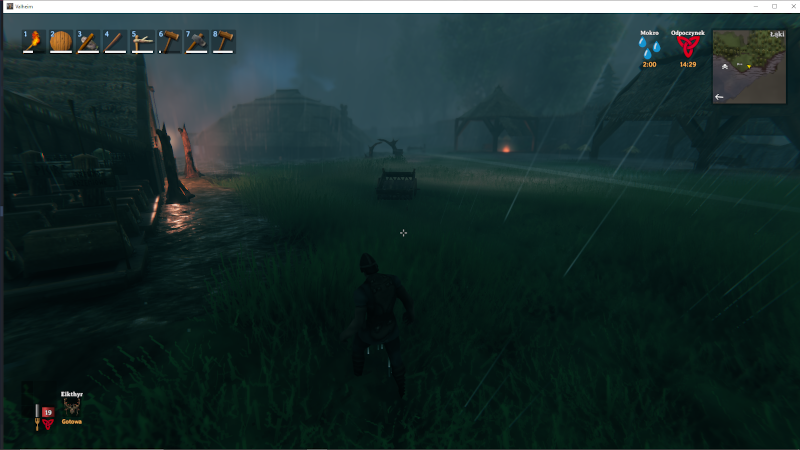Screen dimensions: 800x450
Task: Select the torch in hotbar slot 1
Action: pos(33,41)
